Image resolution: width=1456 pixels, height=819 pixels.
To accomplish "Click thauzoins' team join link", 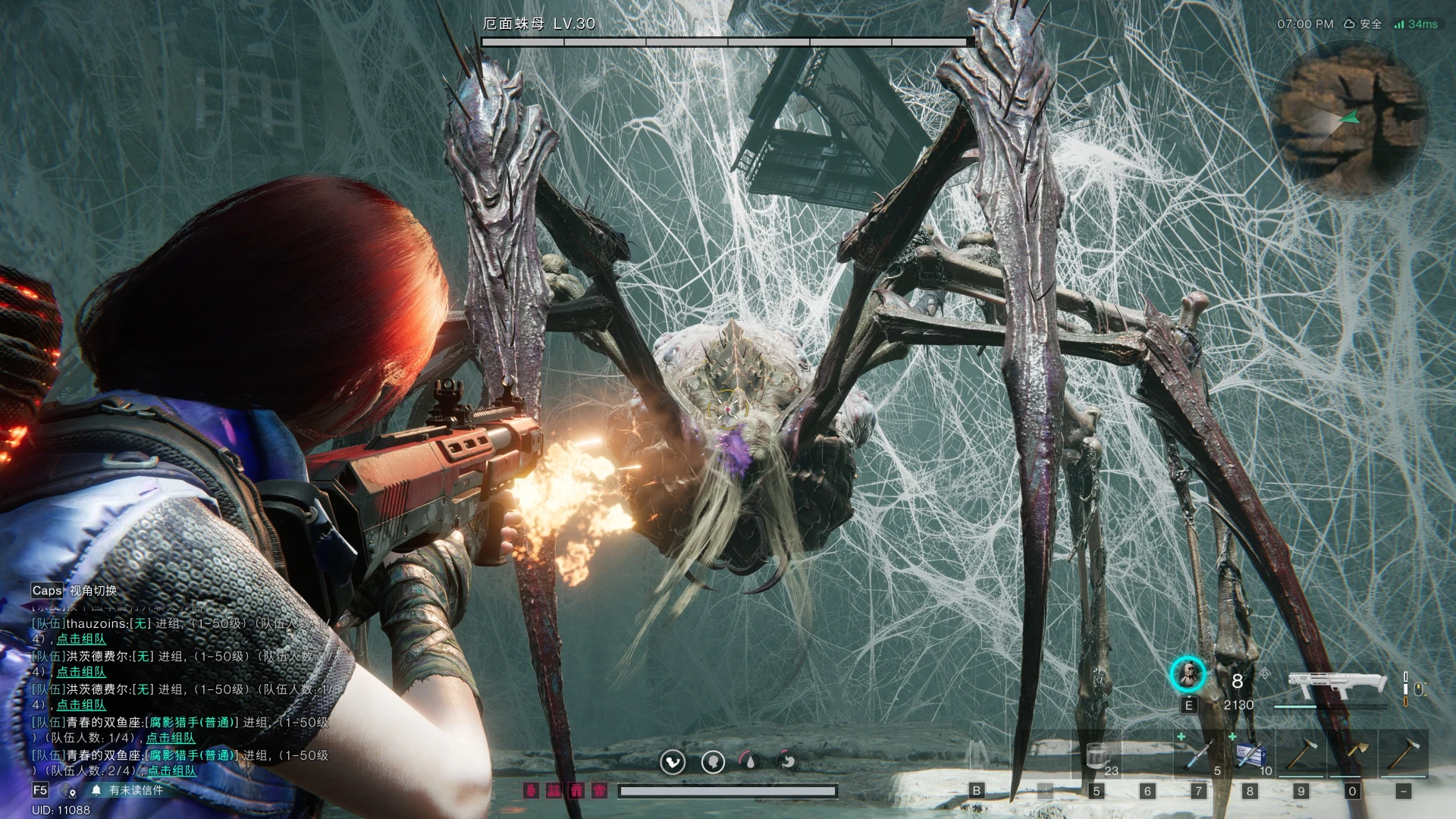I will pos(81,639).
